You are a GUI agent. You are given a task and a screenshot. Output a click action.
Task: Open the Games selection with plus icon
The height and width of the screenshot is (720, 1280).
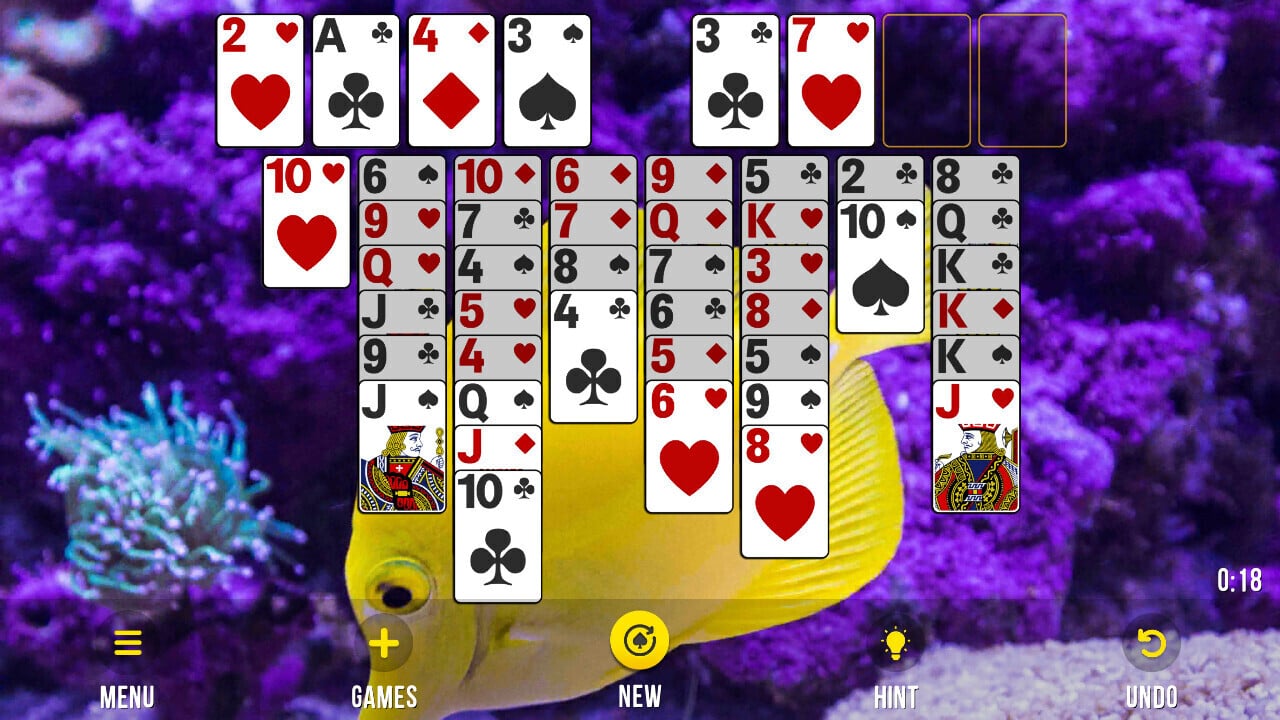tap(383, 643)
